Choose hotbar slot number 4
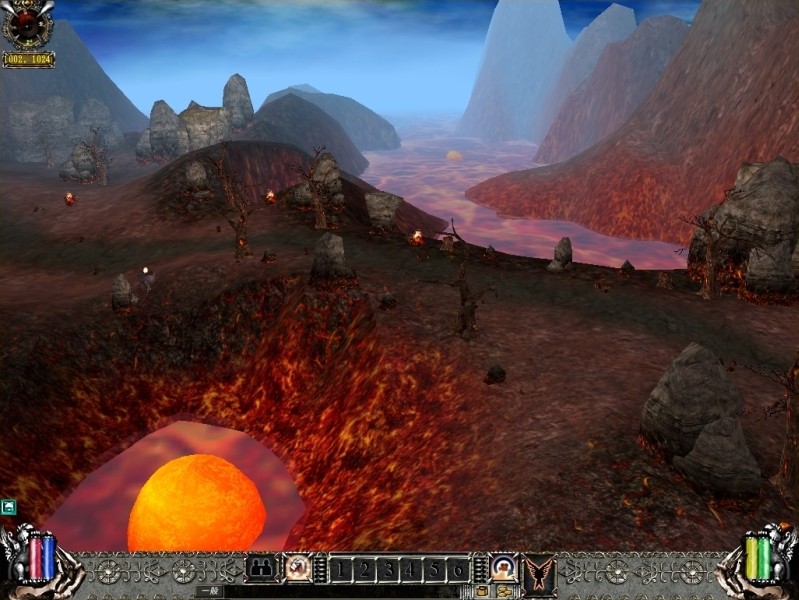This screenshot has width=799, height=600. tap(412, 570)
